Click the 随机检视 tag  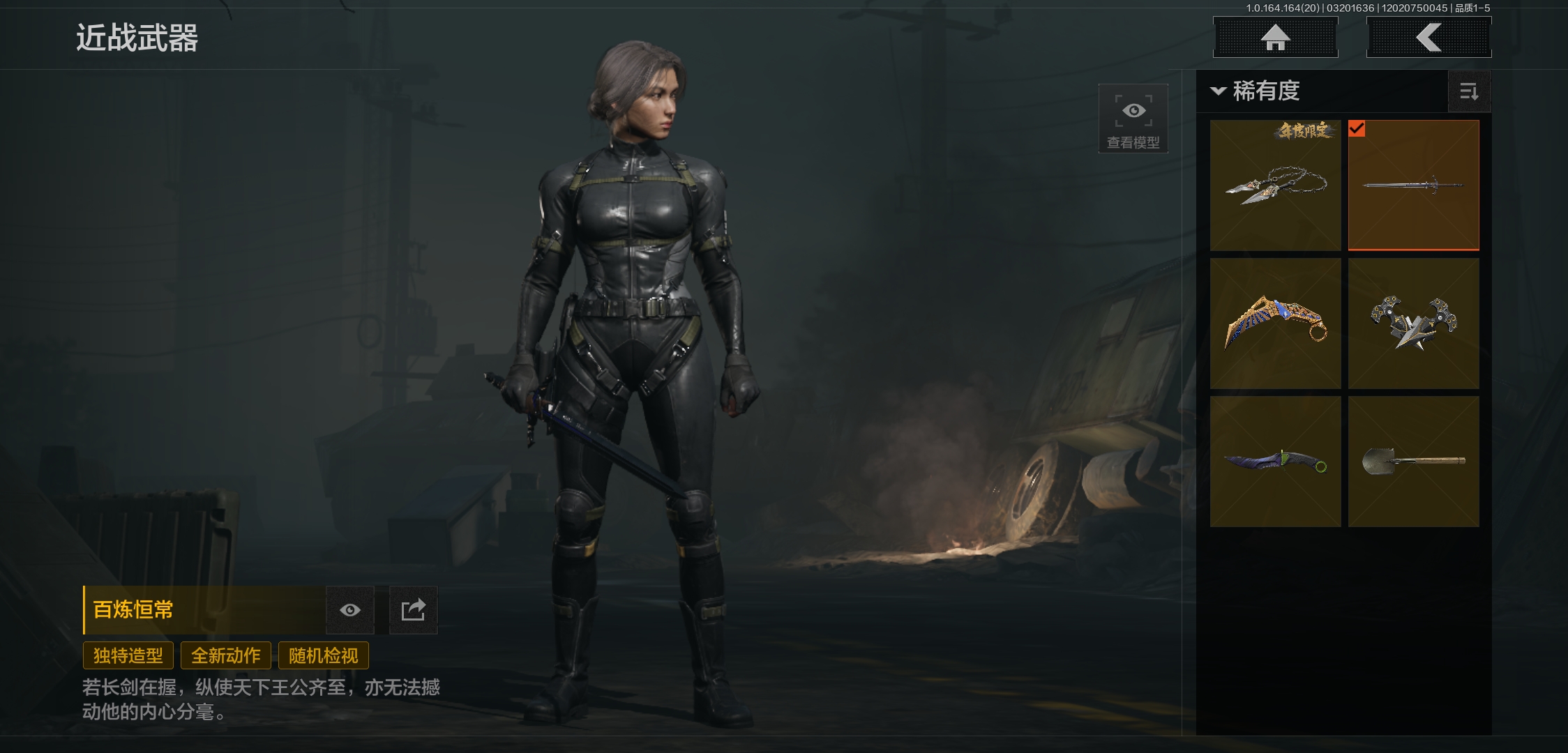(x=324, y=655)
